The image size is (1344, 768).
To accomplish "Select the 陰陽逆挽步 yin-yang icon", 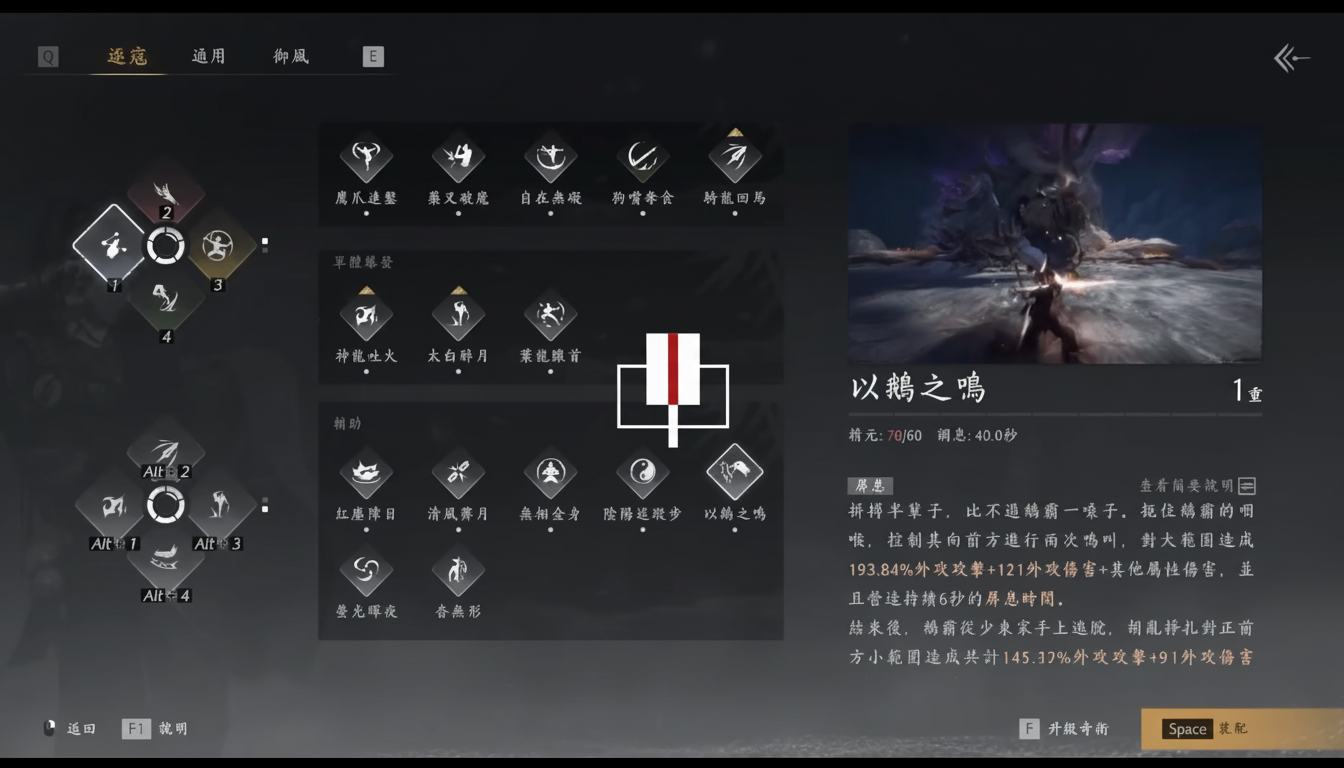I will (641, 473).
